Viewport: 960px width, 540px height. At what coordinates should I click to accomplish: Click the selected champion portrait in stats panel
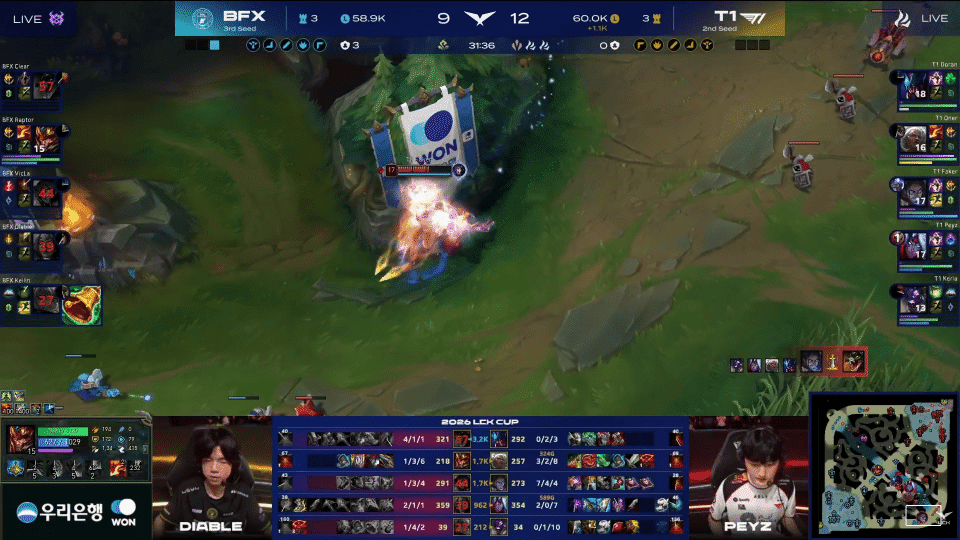[x=21, y=439]
